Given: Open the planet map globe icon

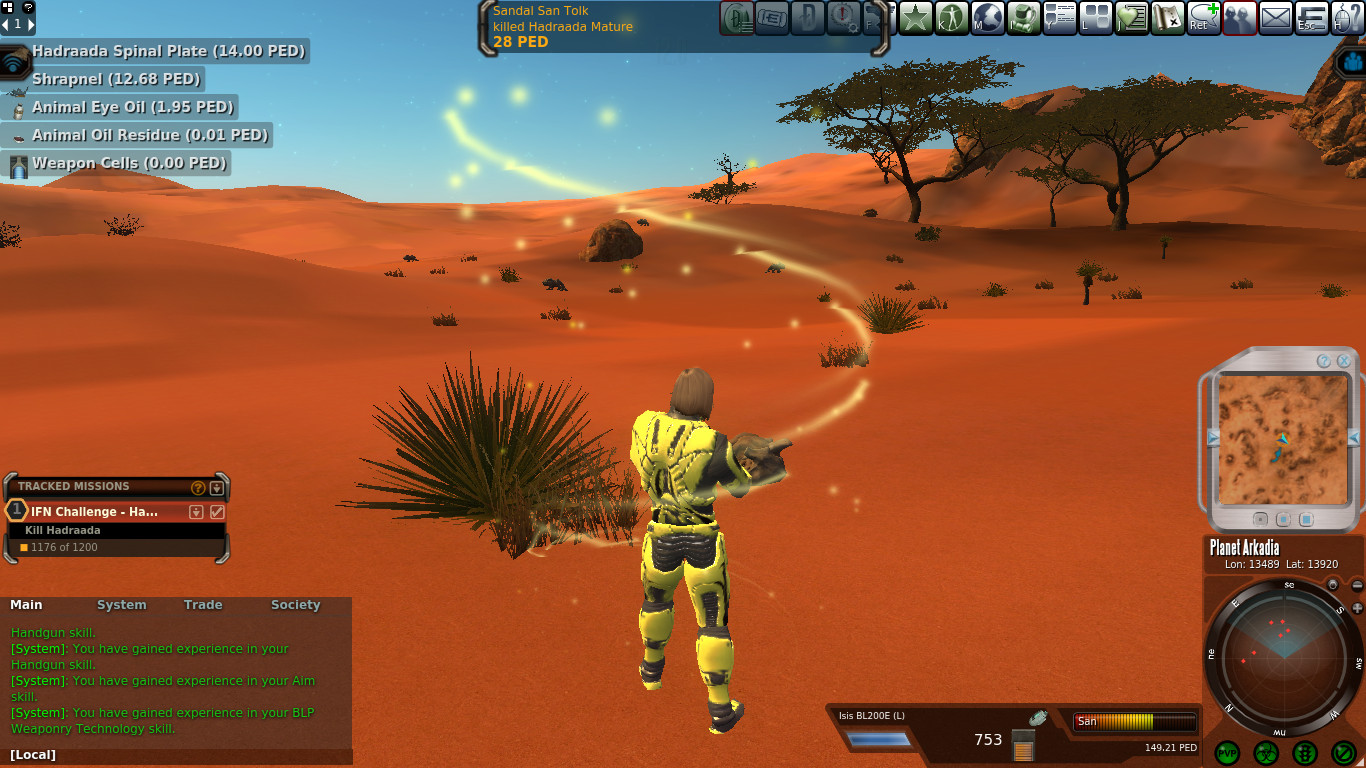Looking at the screenshot, I should (x=988, y=17).
